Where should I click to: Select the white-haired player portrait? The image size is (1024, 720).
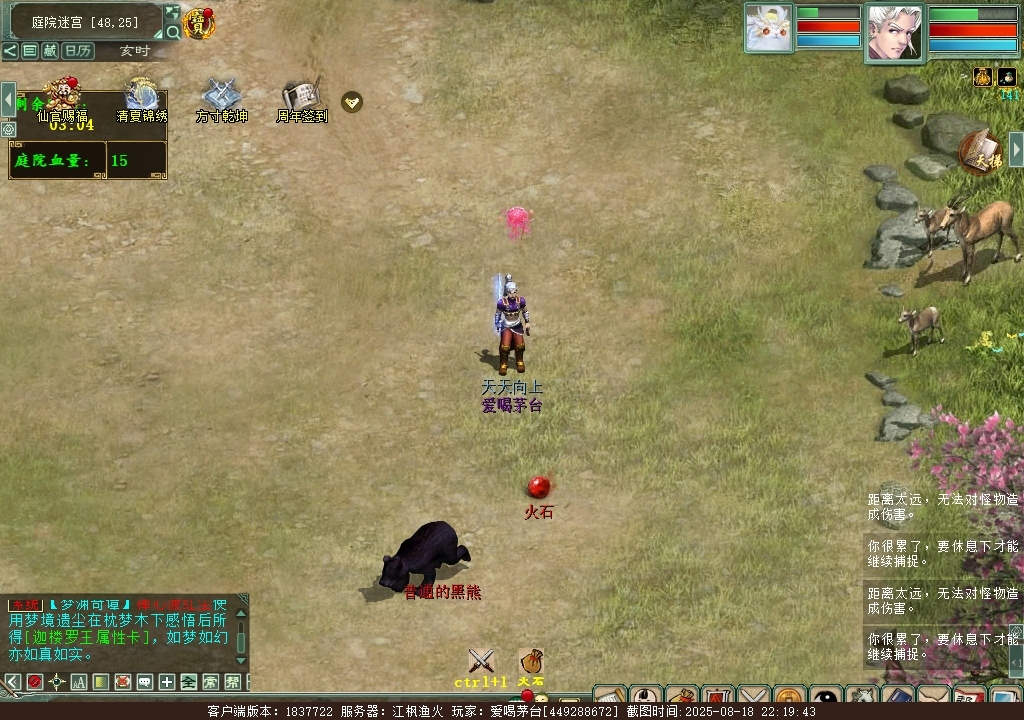894,31
